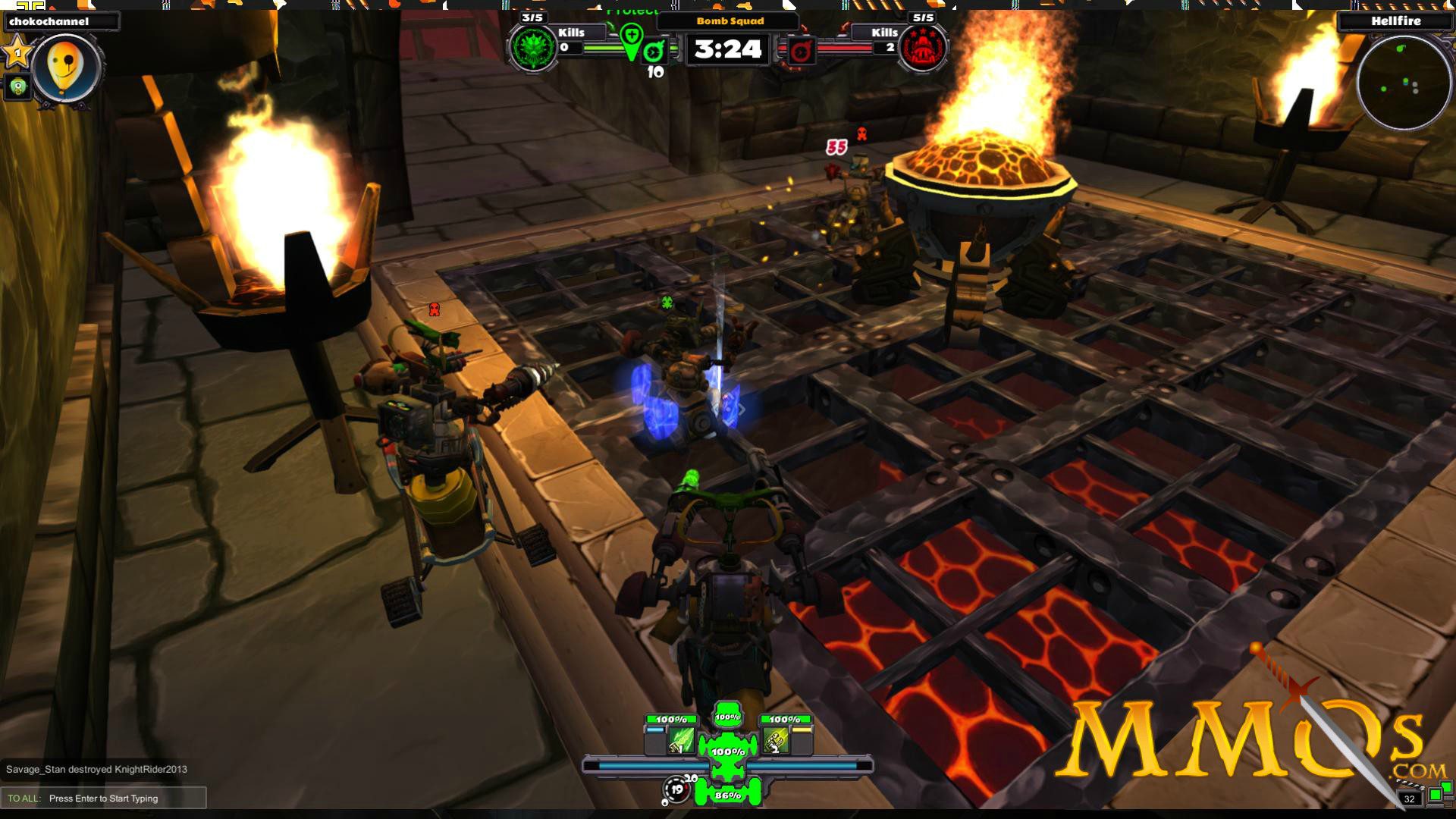This screenshot has height=819, width=1456.
Task: Toggle the 86% chassis health display
Action: pos(726,797)
